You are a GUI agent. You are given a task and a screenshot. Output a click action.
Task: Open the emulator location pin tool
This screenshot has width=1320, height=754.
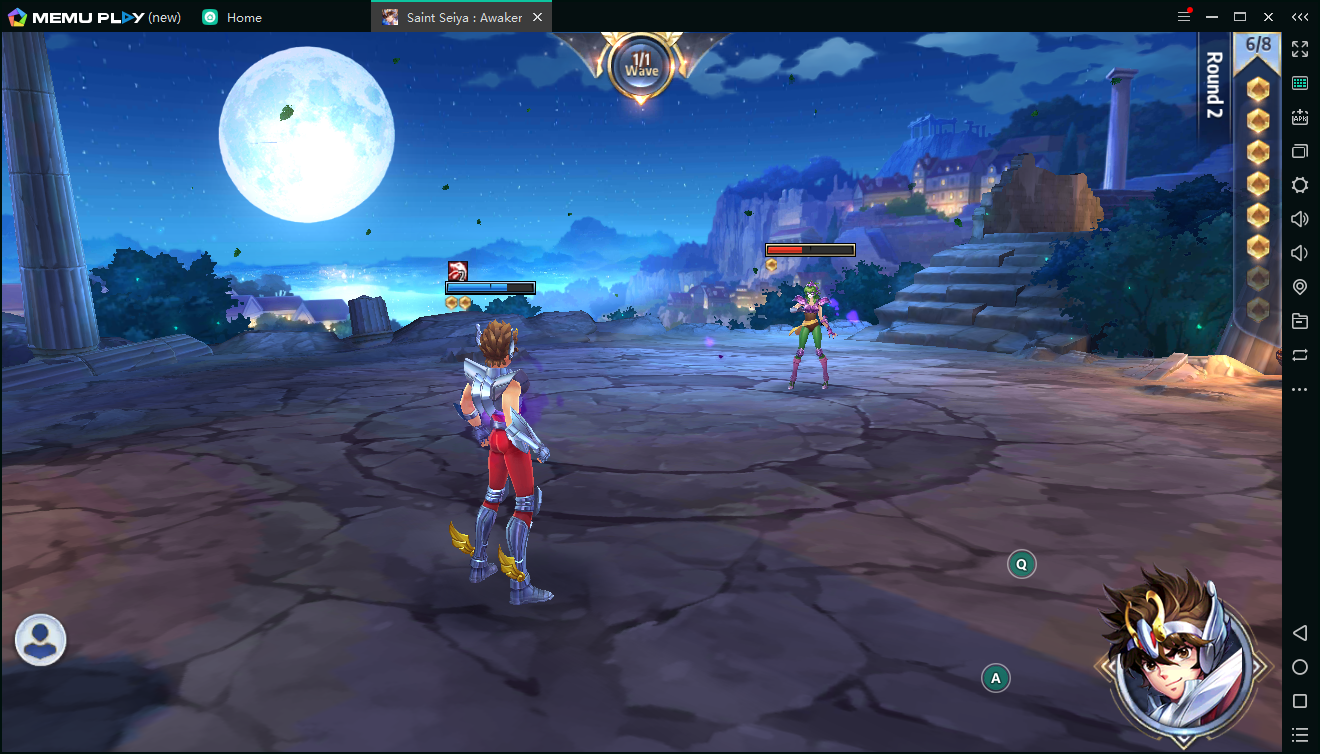point(1300,287)
